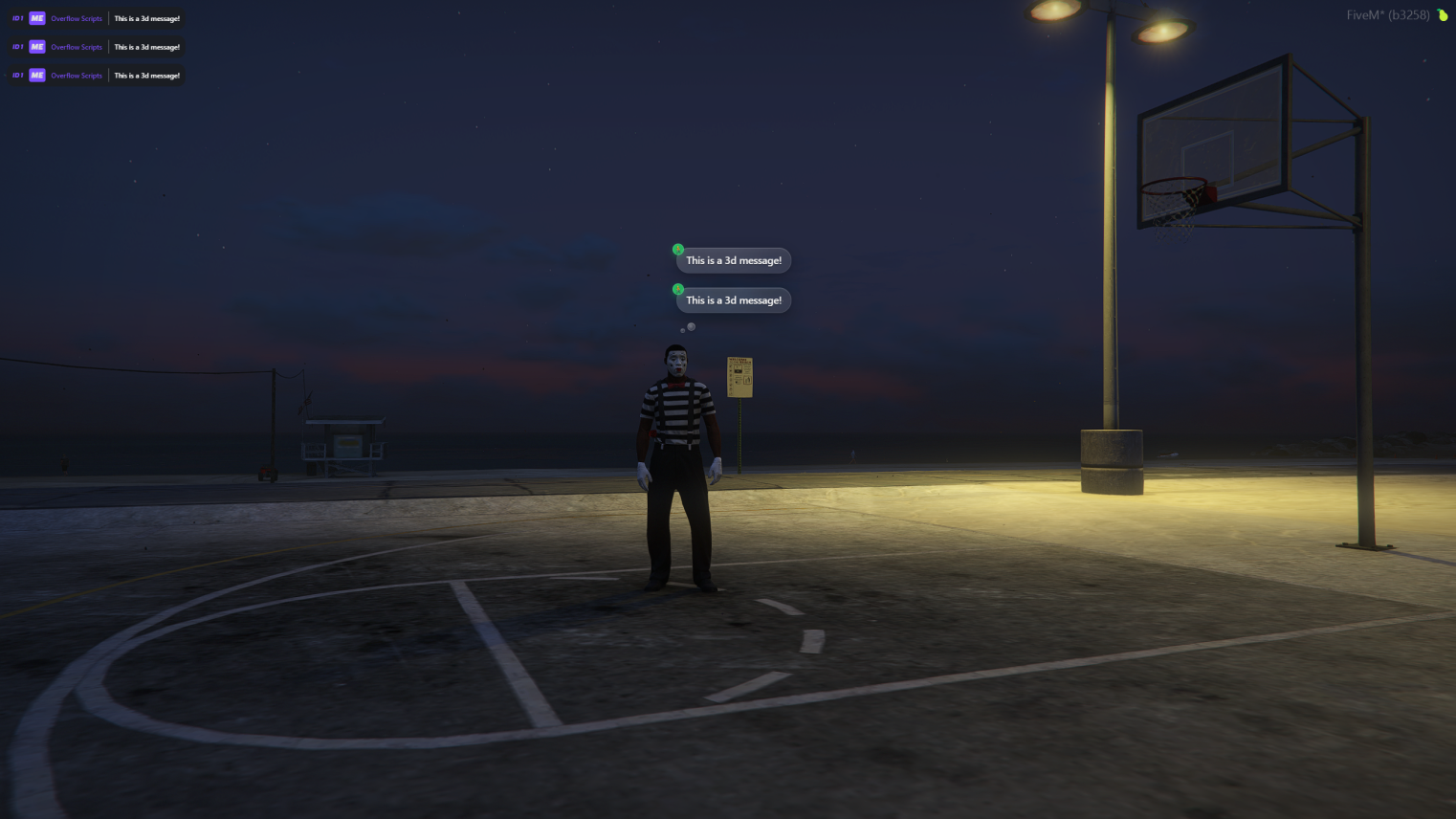Viewport: 1456px width, 819px height.
Task: Click the upper 'This is a 3d message!' speech bubble
Action: tap(733, 260)
